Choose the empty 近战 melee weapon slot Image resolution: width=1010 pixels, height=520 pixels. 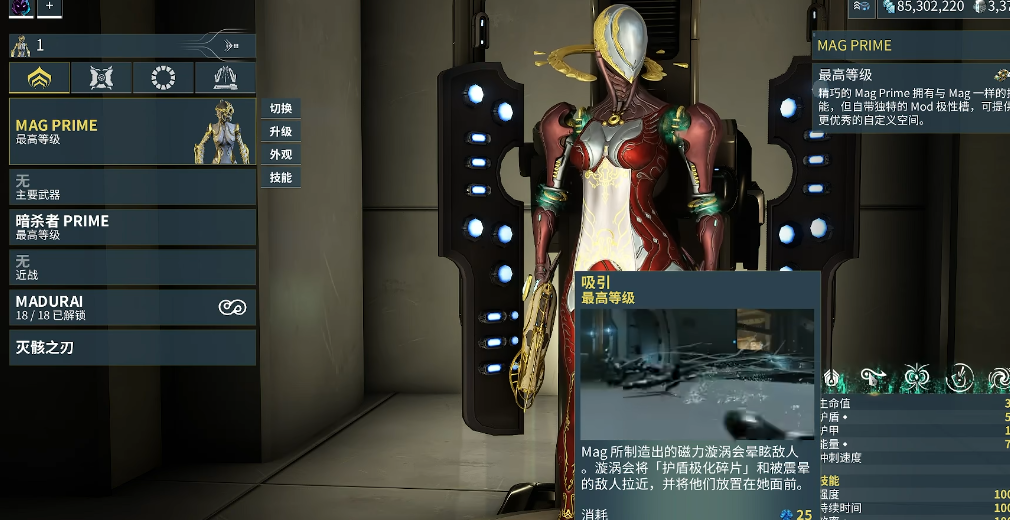pos(132,266)
